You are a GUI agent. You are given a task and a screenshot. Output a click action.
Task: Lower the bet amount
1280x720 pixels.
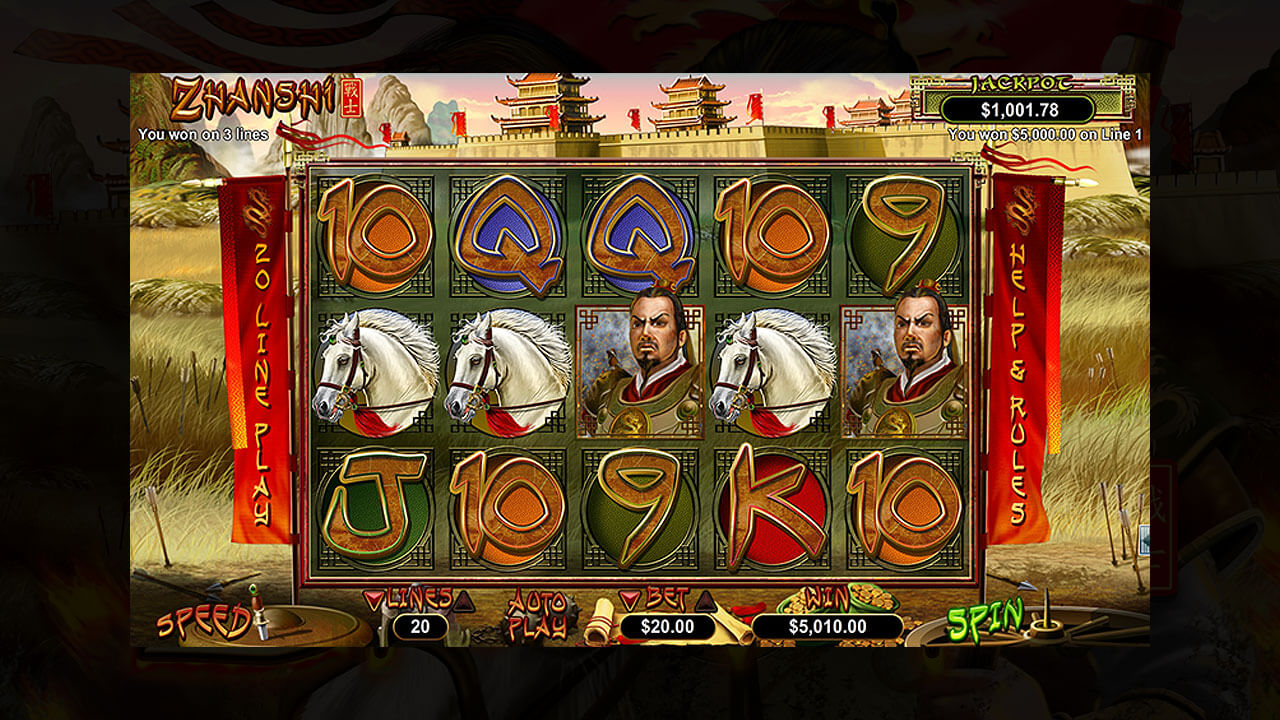629,600
